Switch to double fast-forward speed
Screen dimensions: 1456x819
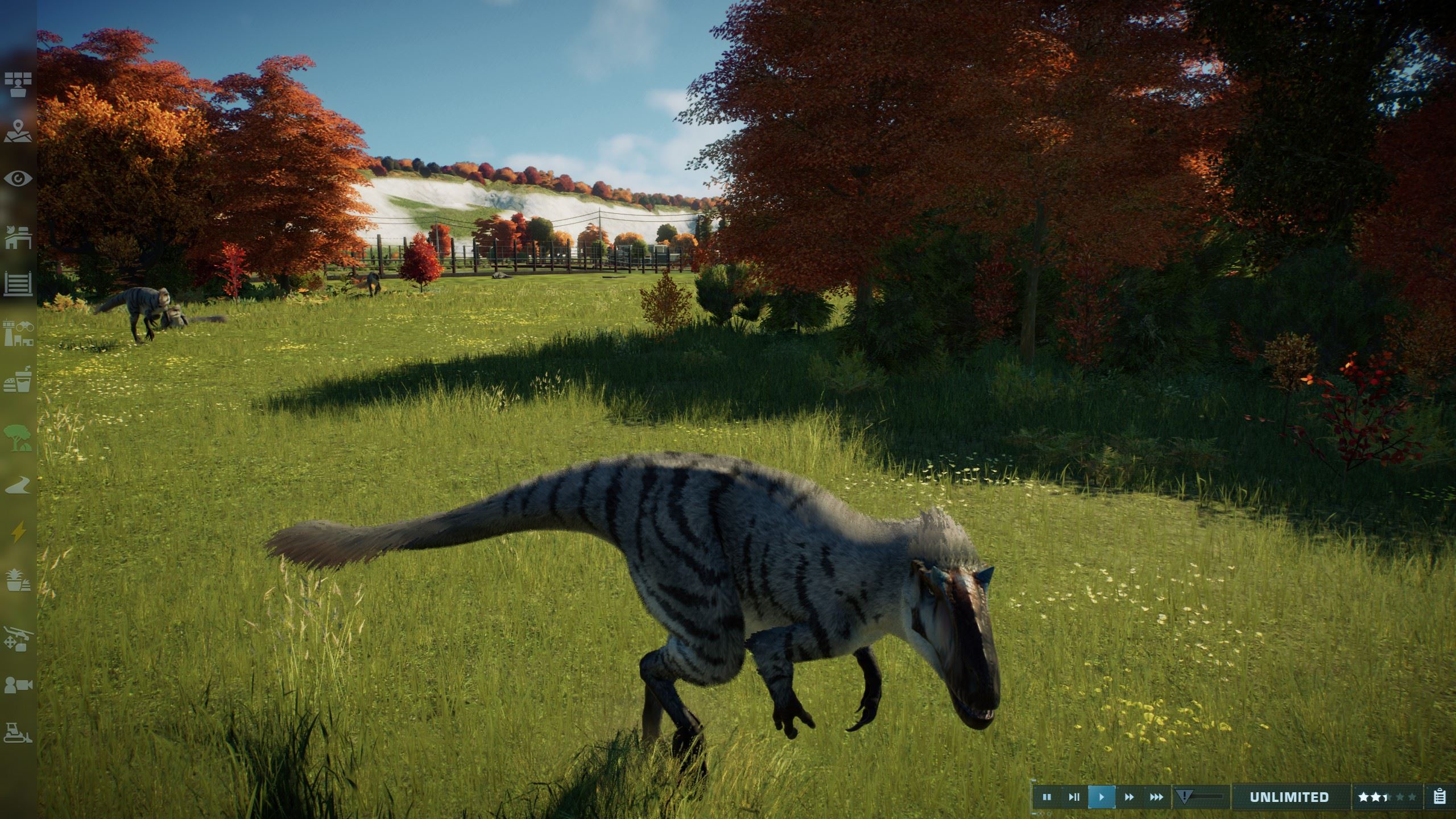(x=1129, y=797)
